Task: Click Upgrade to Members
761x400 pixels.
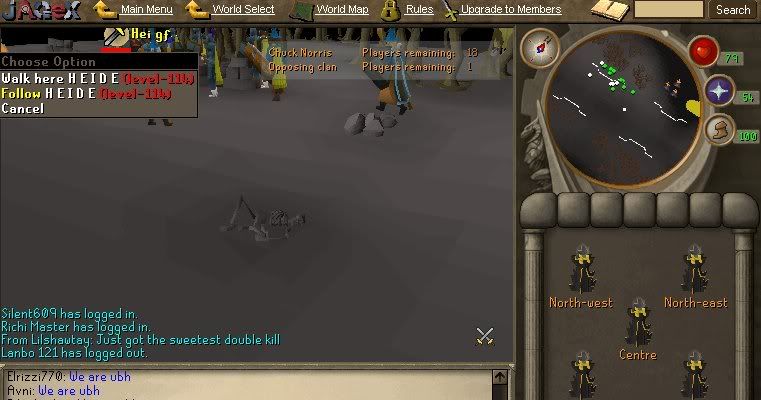Action: [x=510, y=10]
